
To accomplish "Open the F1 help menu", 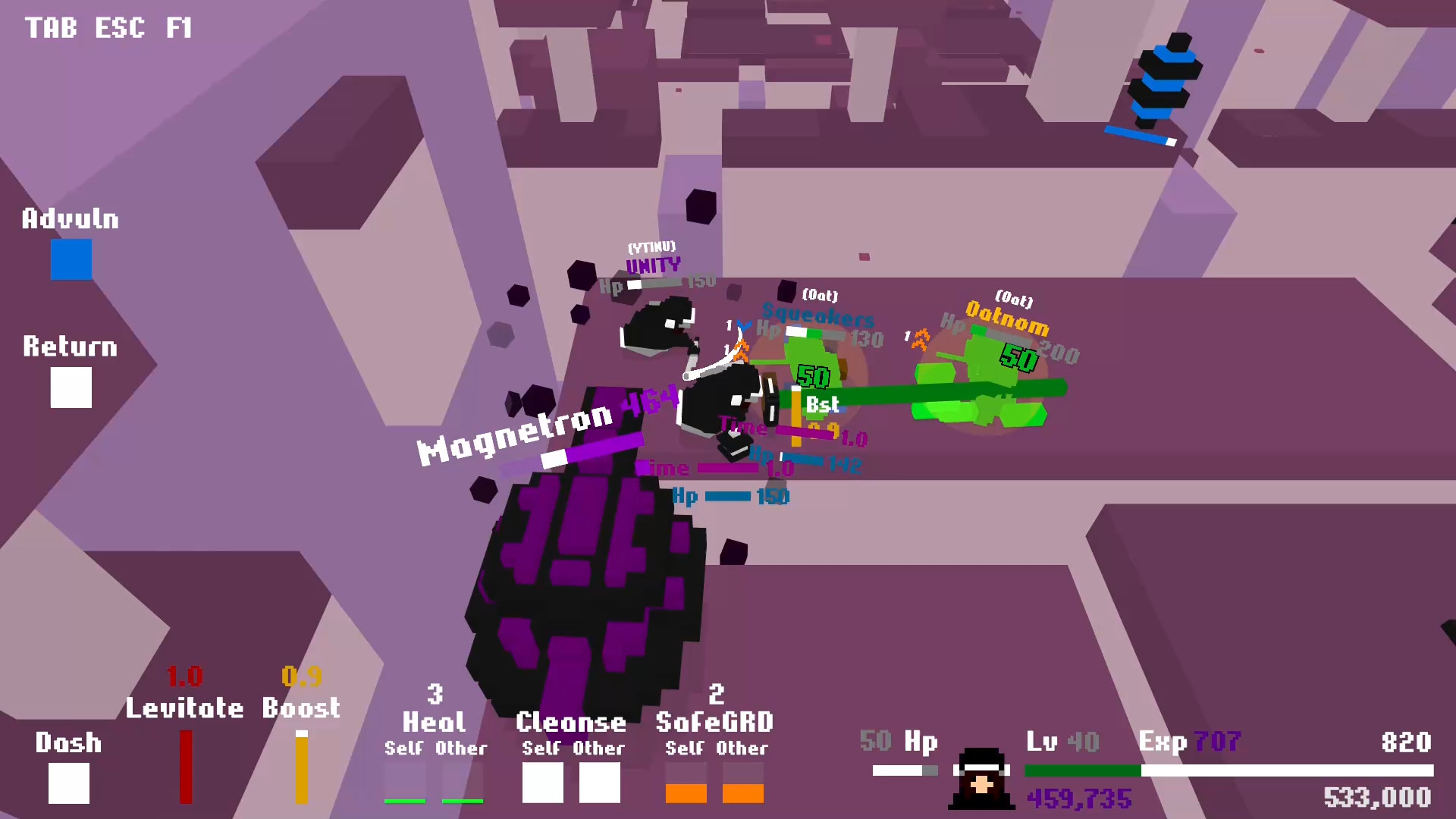I will point(180,29).
